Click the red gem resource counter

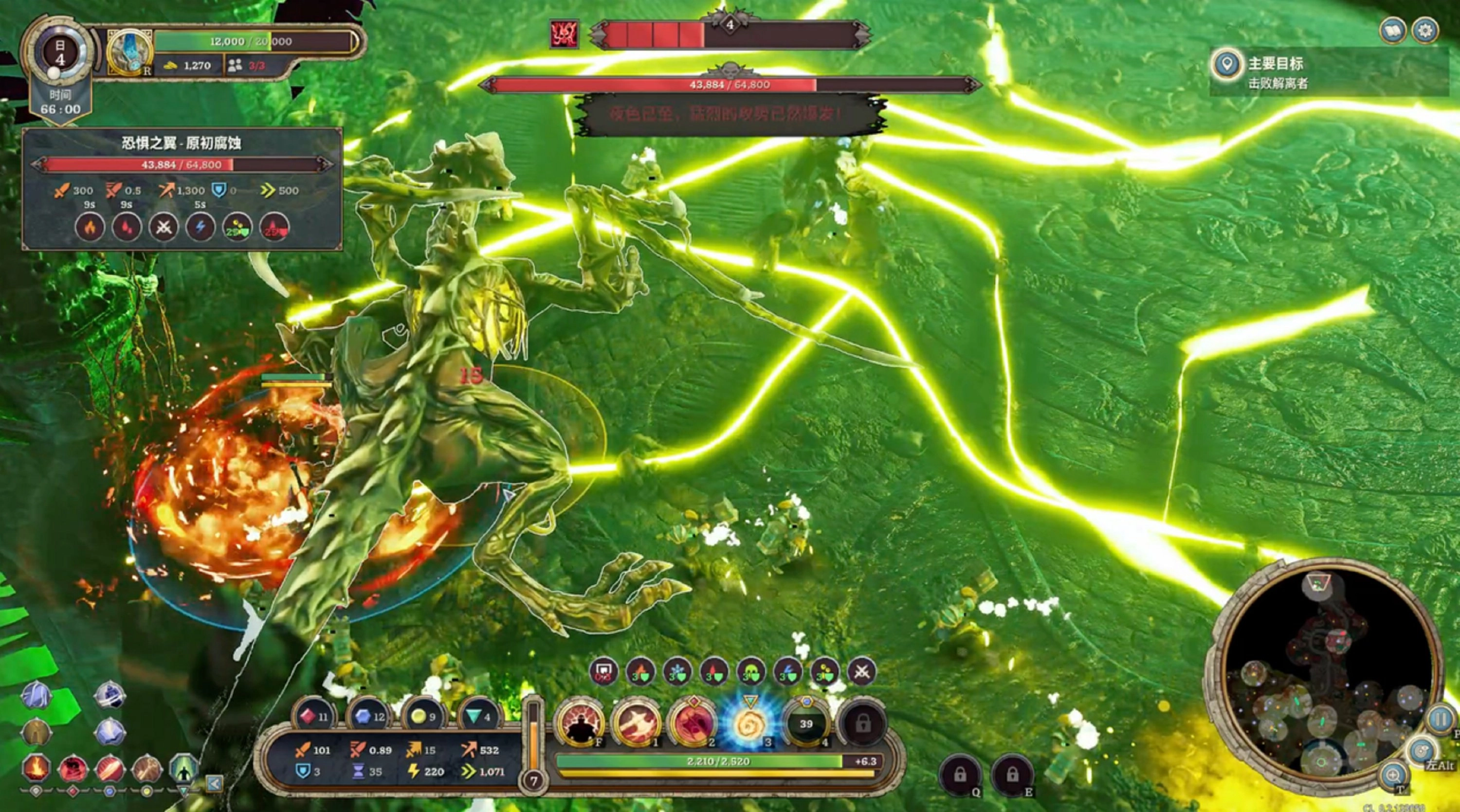pyautogui.click(x=313, y=716)
